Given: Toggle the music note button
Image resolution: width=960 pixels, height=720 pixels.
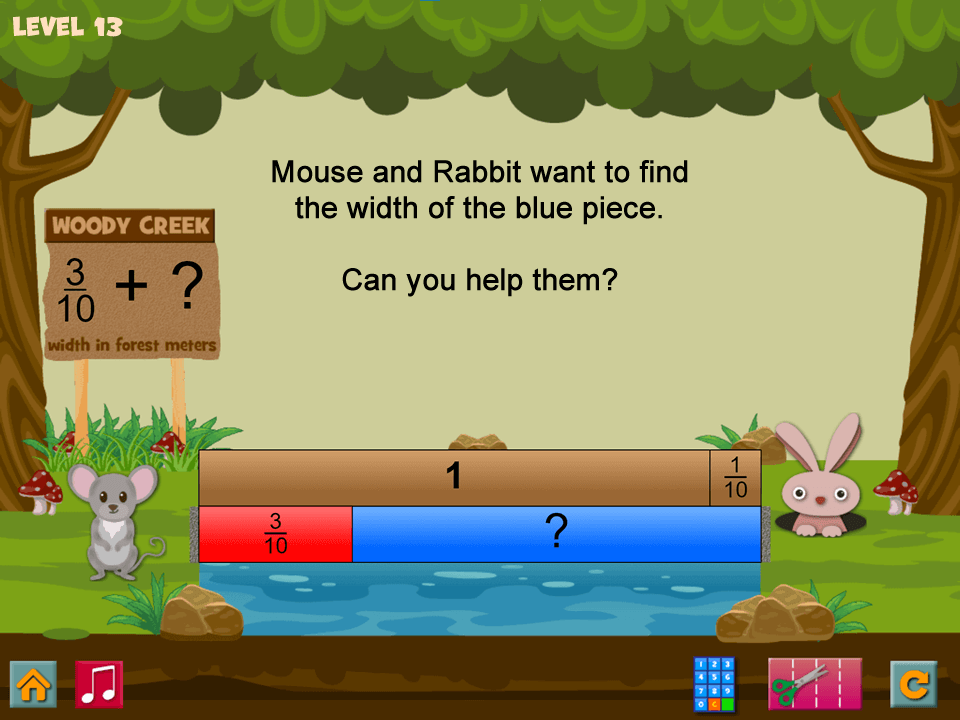Looking at the screenshot, I should 99,684.
